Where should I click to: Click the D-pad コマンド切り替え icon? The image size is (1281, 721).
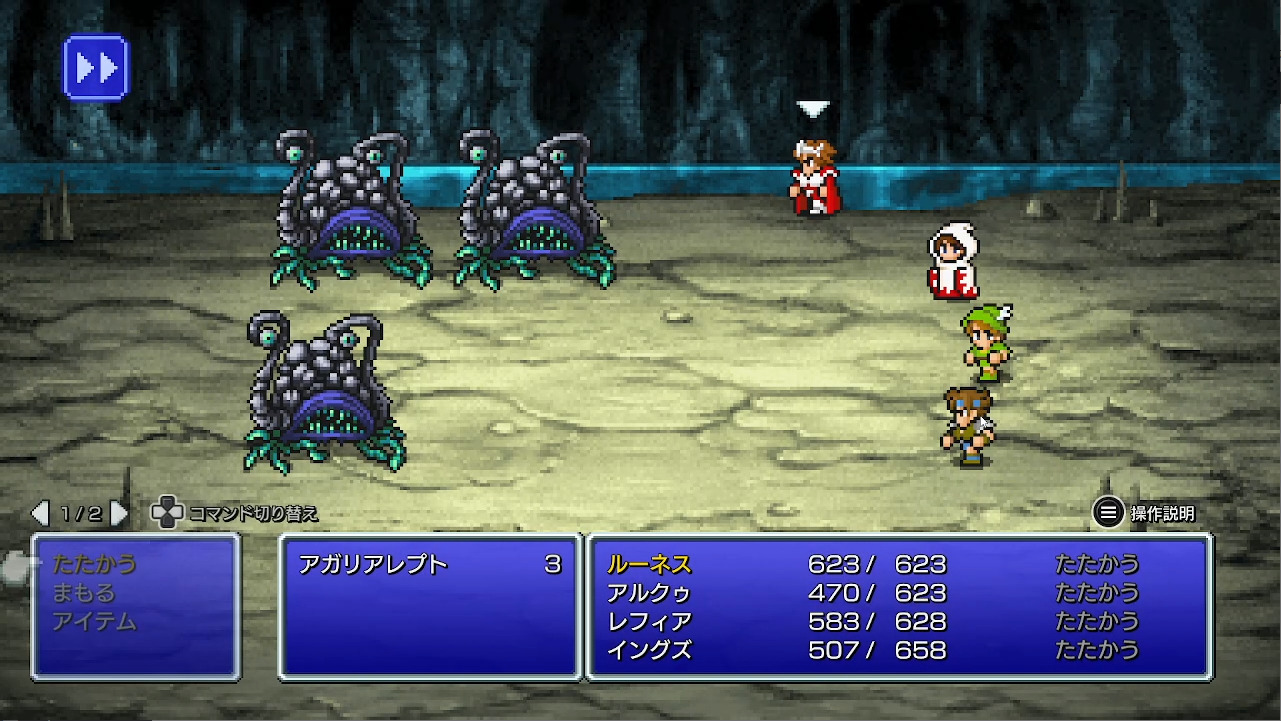pos(164,511)
